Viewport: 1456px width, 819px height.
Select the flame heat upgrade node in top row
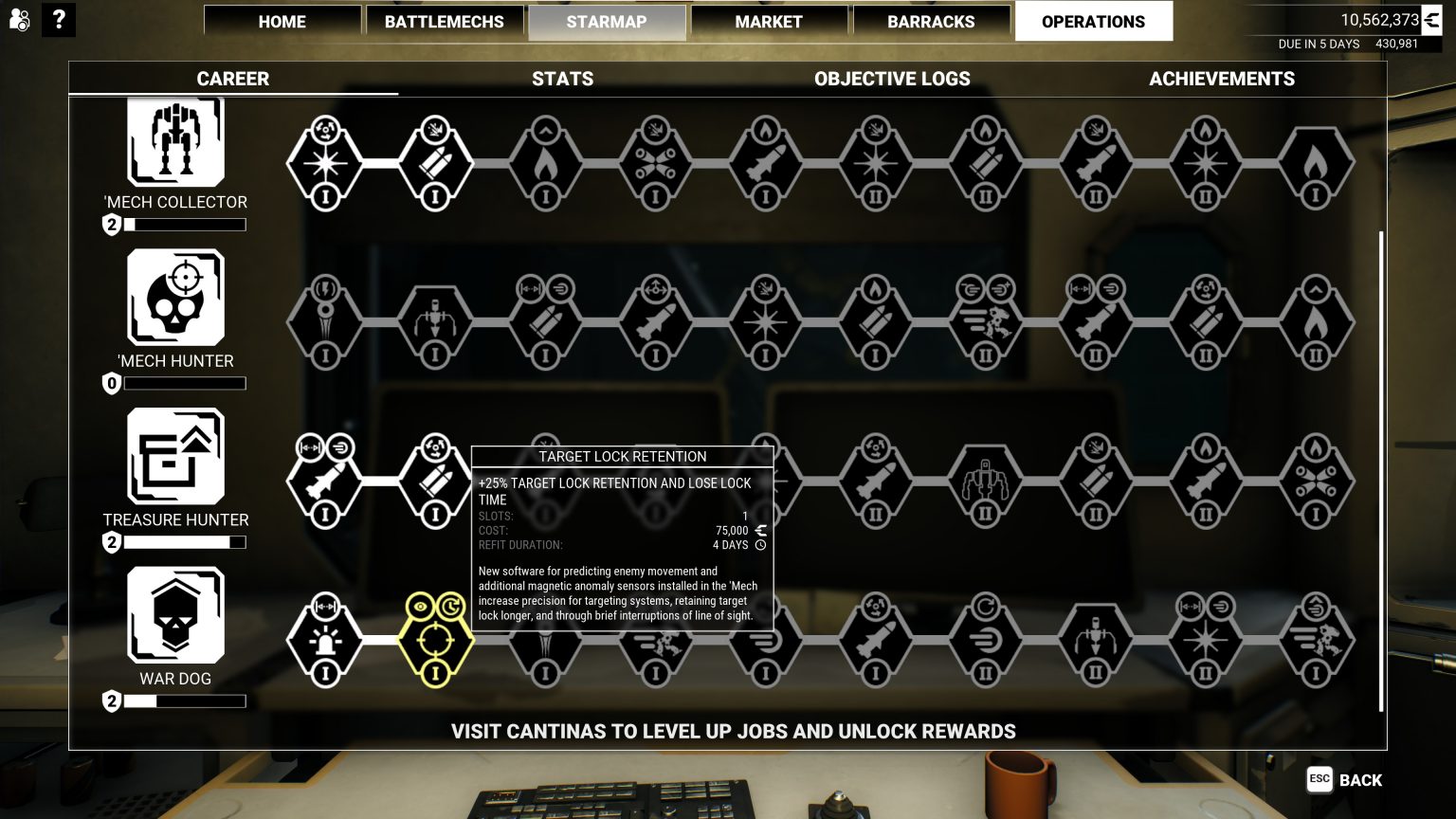pos(543,164)
